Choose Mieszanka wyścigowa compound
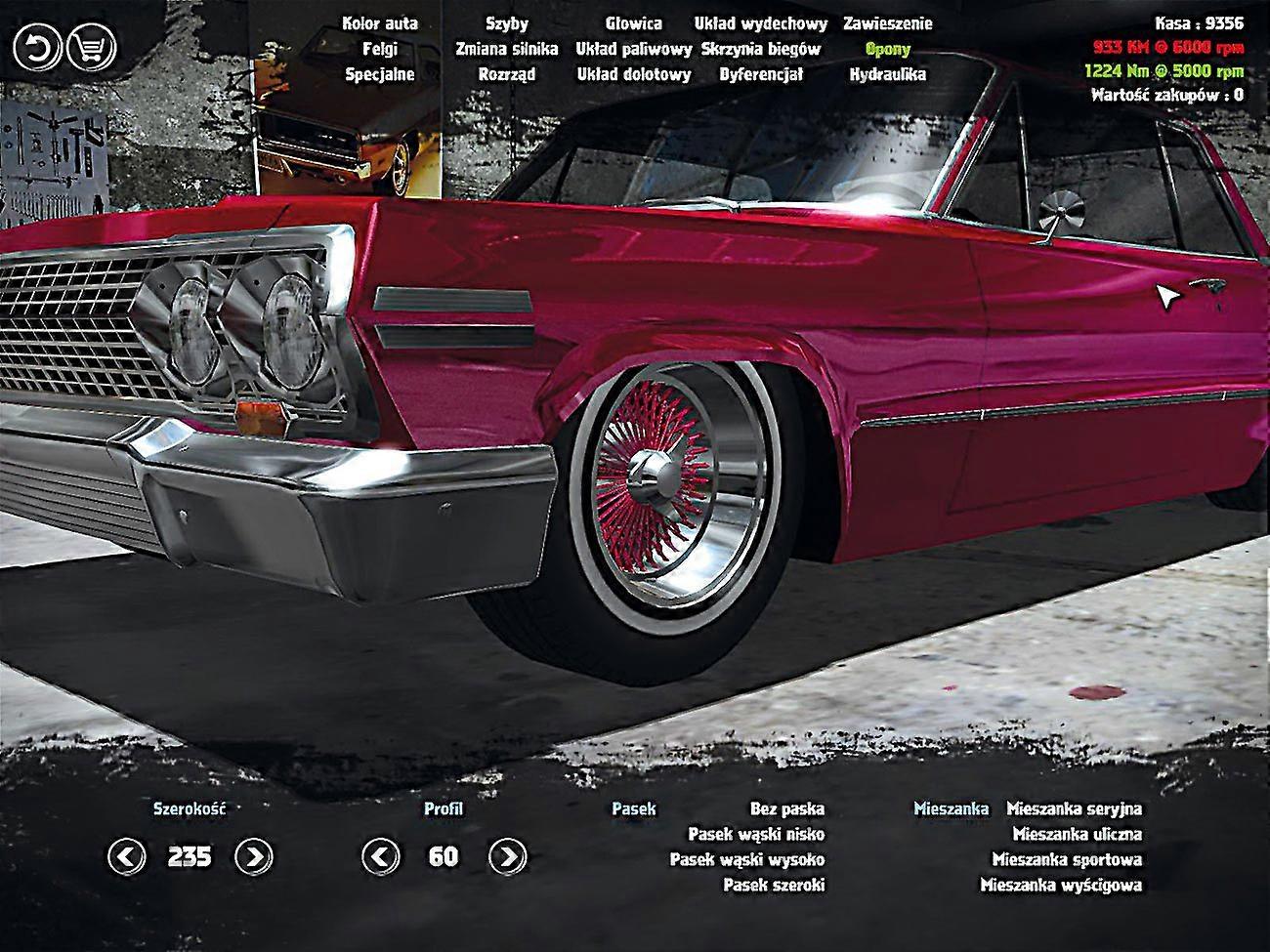 point(1061,886)
